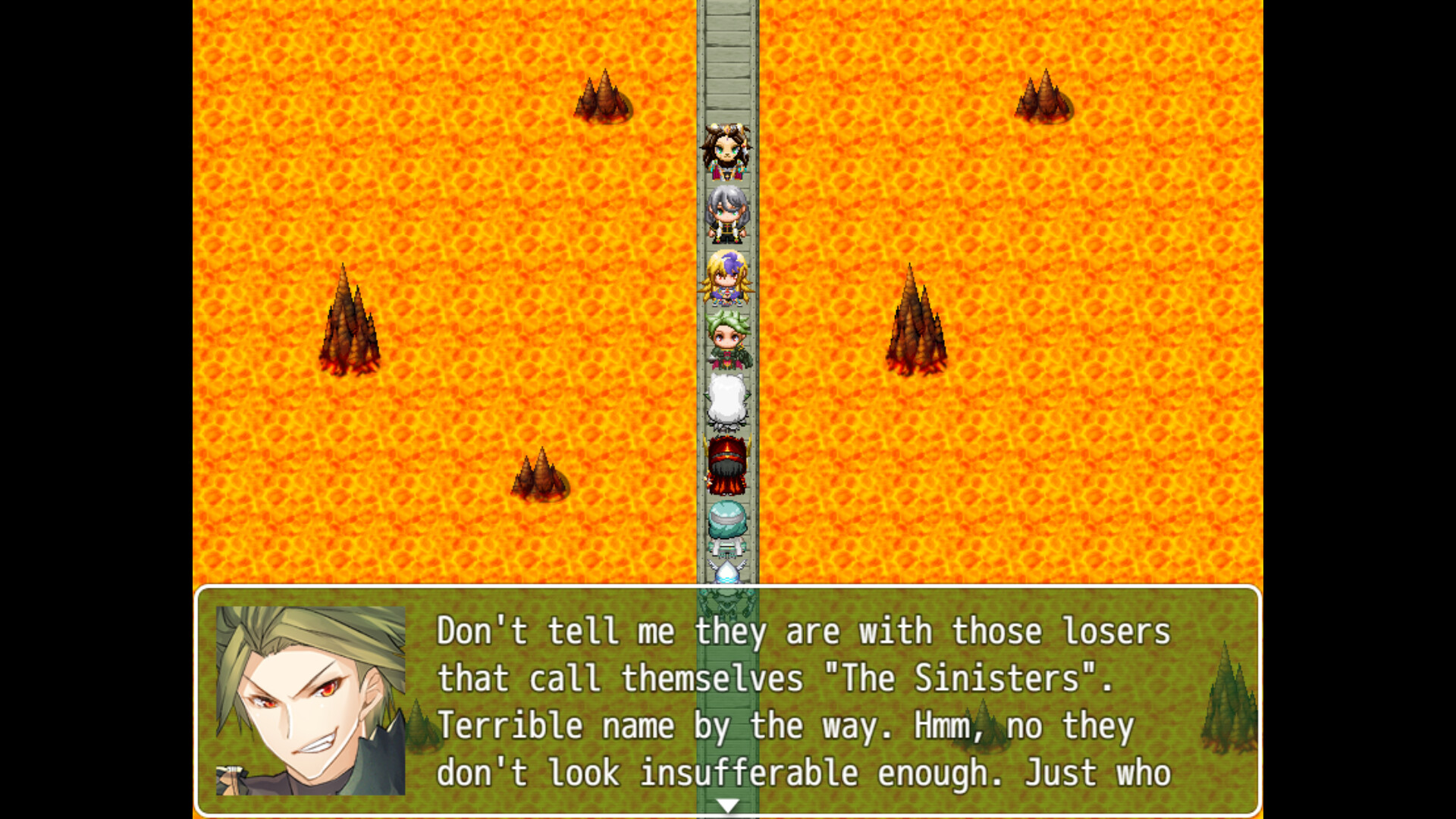Select the dark red armored character sprite

point(726,463)
